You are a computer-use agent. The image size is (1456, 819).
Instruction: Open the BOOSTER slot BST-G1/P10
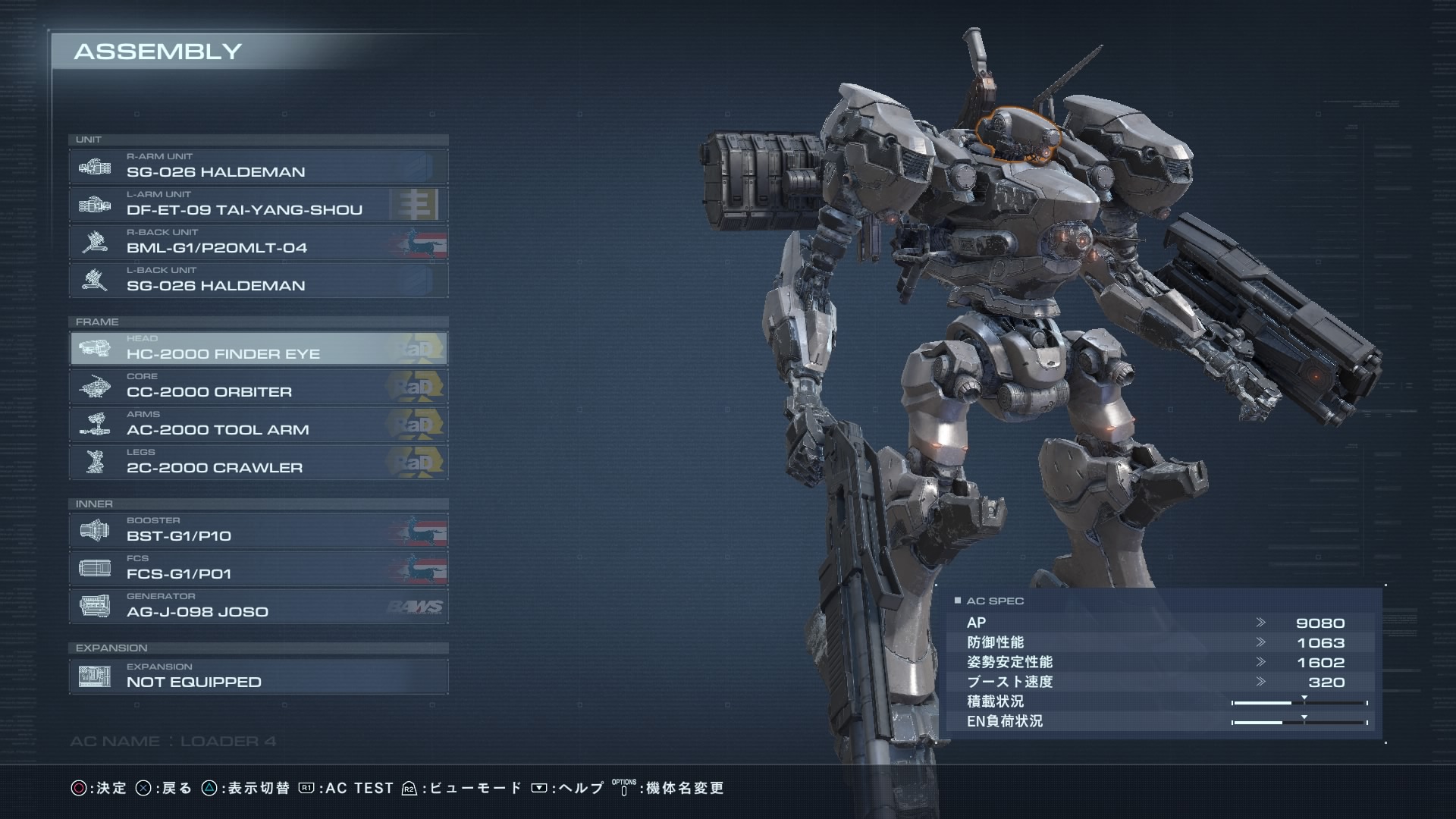(258, 530)
